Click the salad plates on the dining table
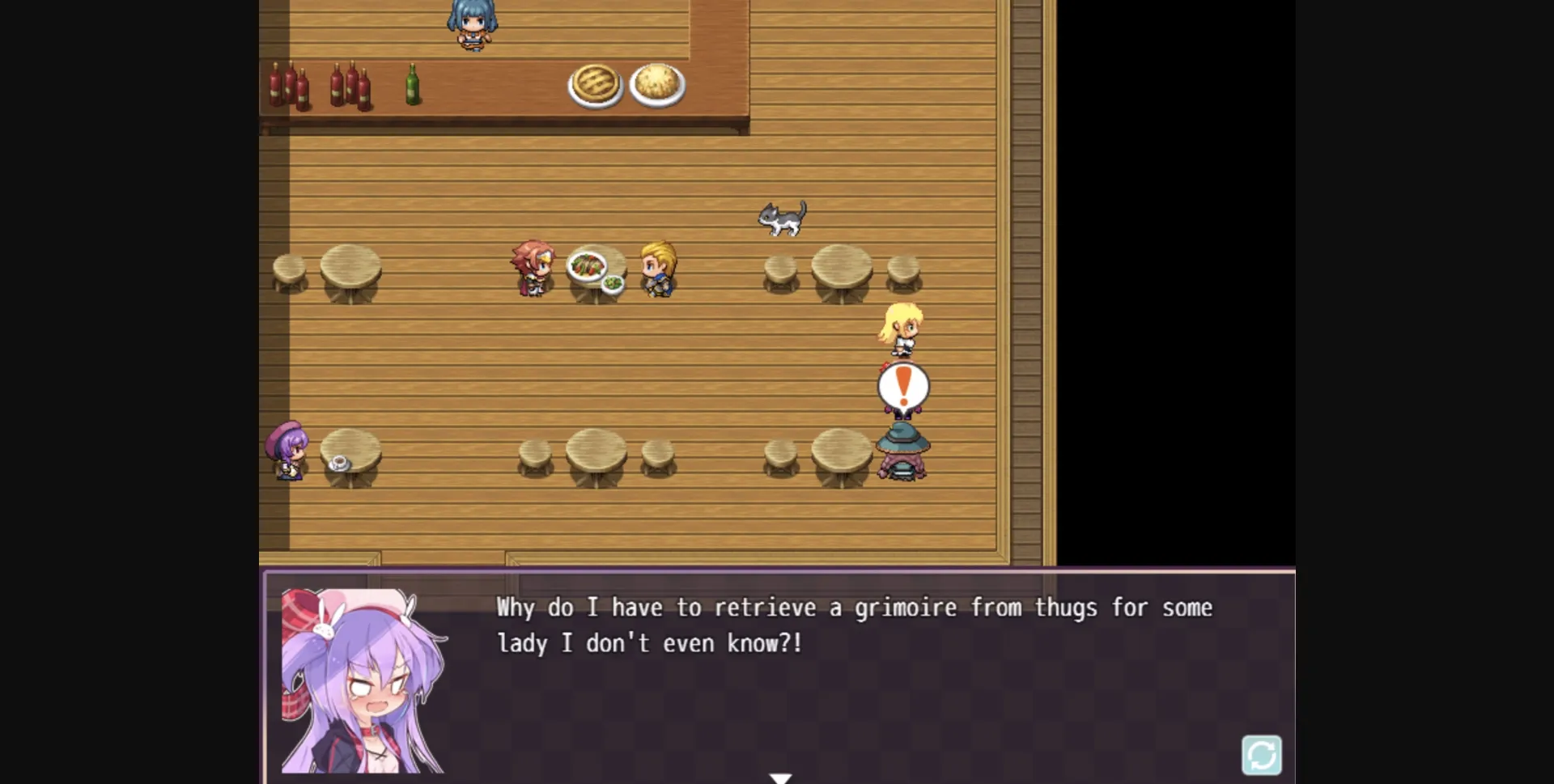Screen dimensions: 1554x784 595,267
